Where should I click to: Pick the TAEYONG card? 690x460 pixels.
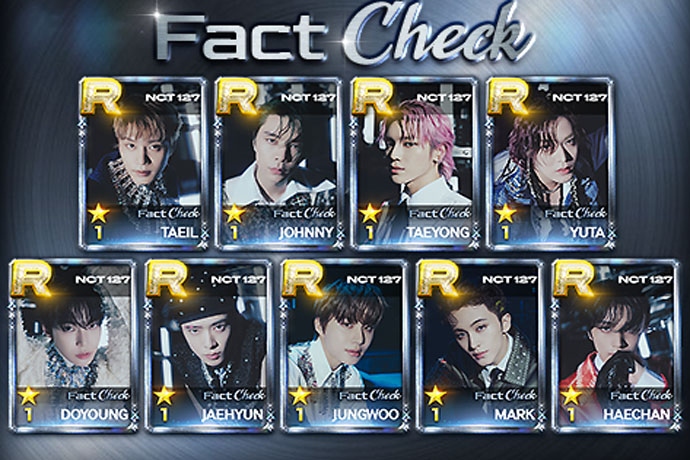pyautogui.click(x=412, y=163)
